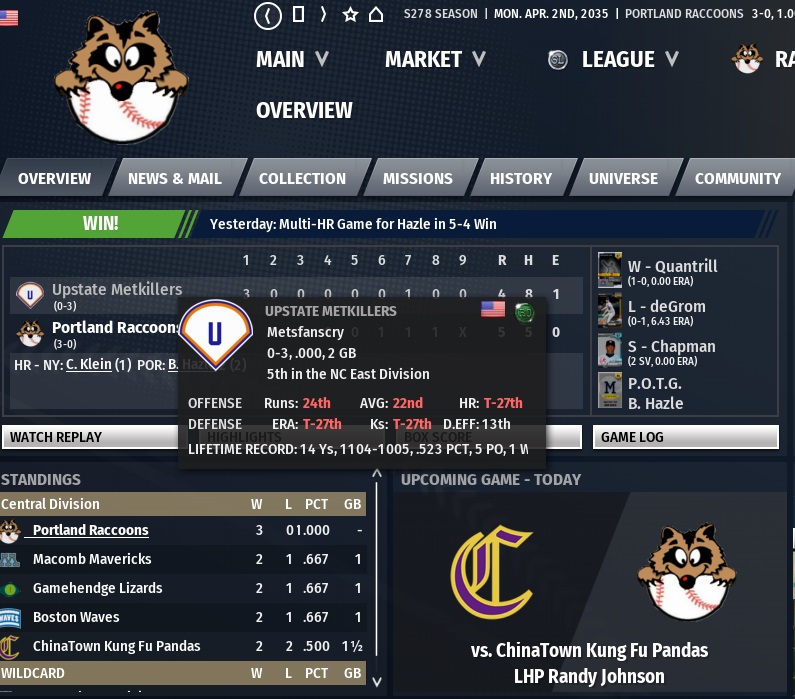Select Macomb Mavericks in the standings

pos(92,559)
